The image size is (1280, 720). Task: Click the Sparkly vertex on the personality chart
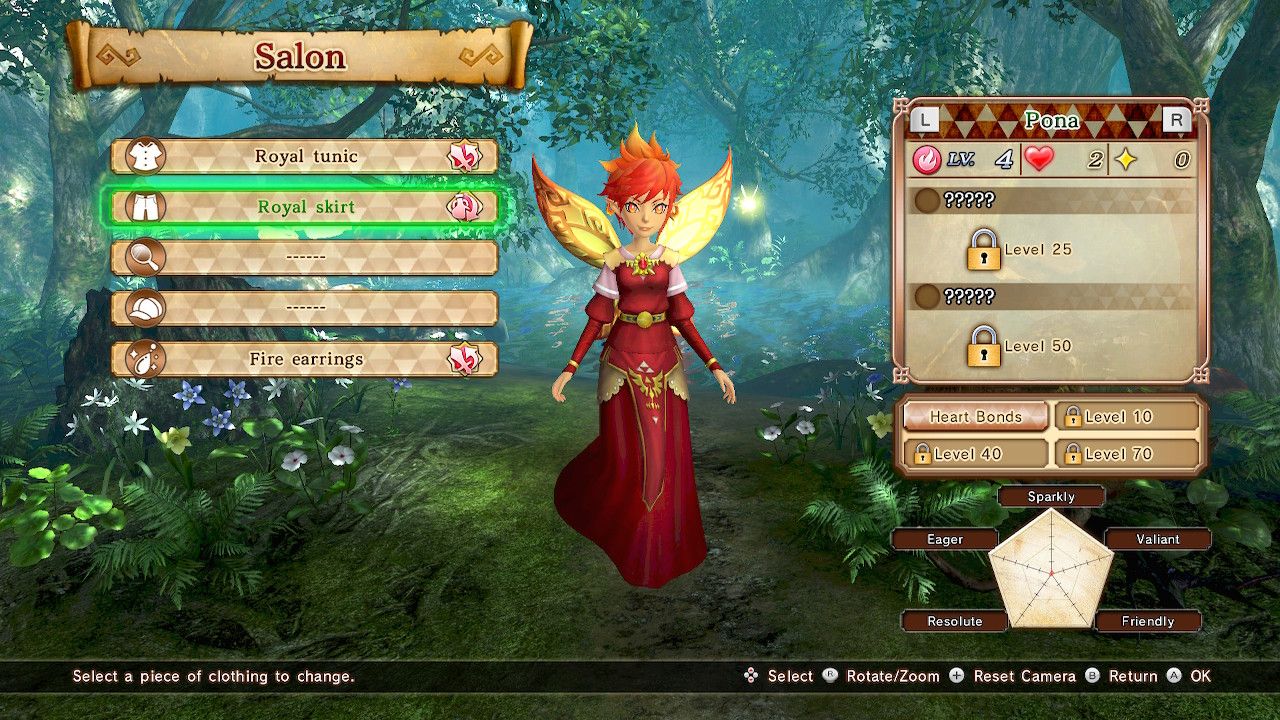[1050, 496]
